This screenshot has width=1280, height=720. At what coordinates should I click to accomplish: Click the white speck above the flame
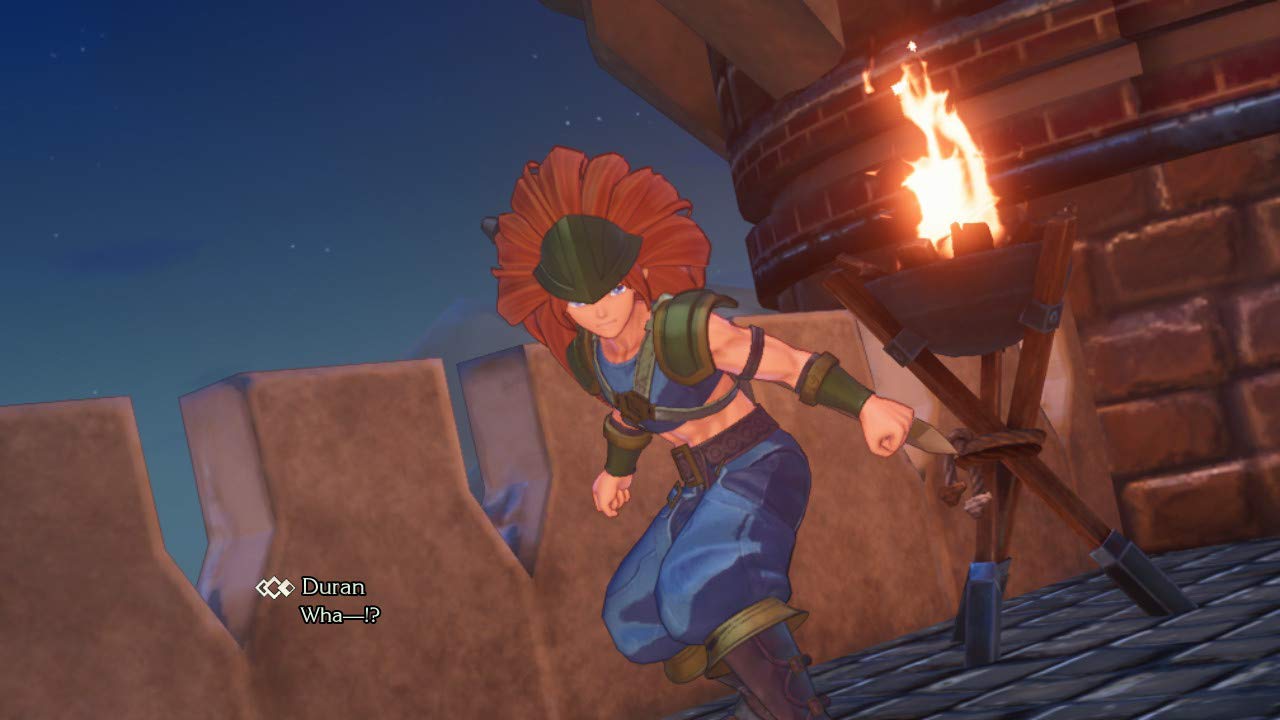pos(913,45)
